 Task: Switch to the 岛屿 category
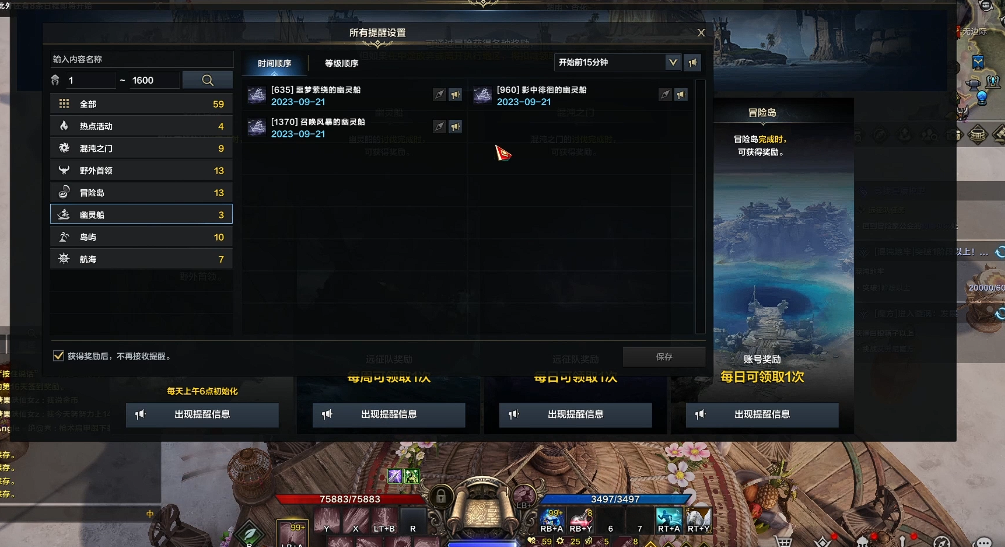point(141,237)
